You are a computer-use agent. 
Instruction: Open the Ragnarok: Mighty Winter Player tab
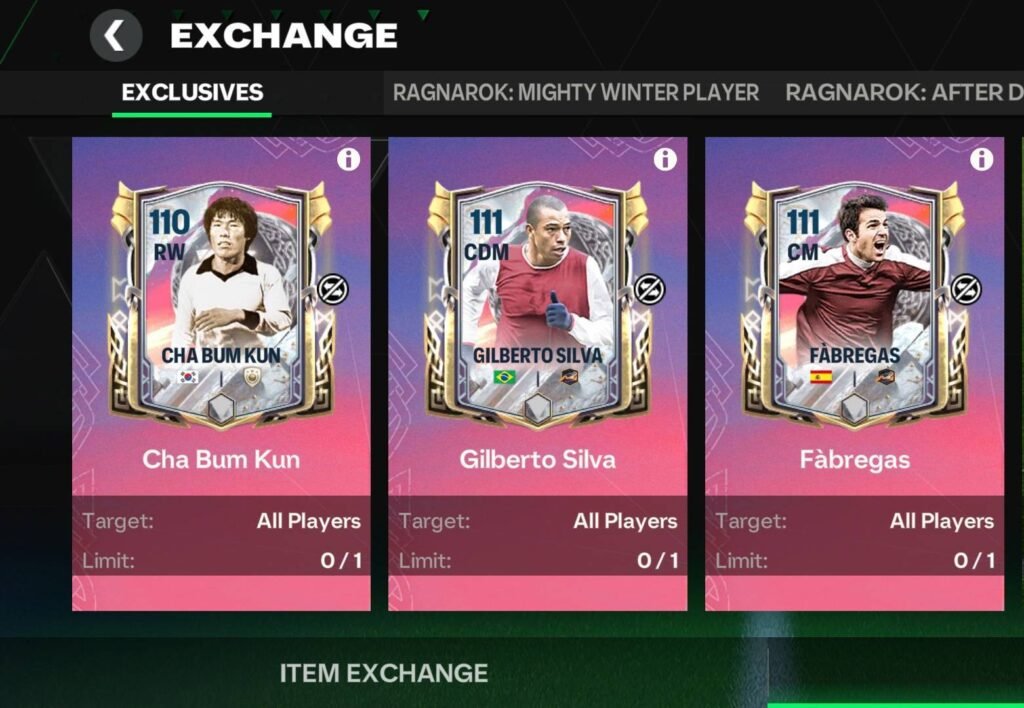pyautogui.click(x=575, y=93)
